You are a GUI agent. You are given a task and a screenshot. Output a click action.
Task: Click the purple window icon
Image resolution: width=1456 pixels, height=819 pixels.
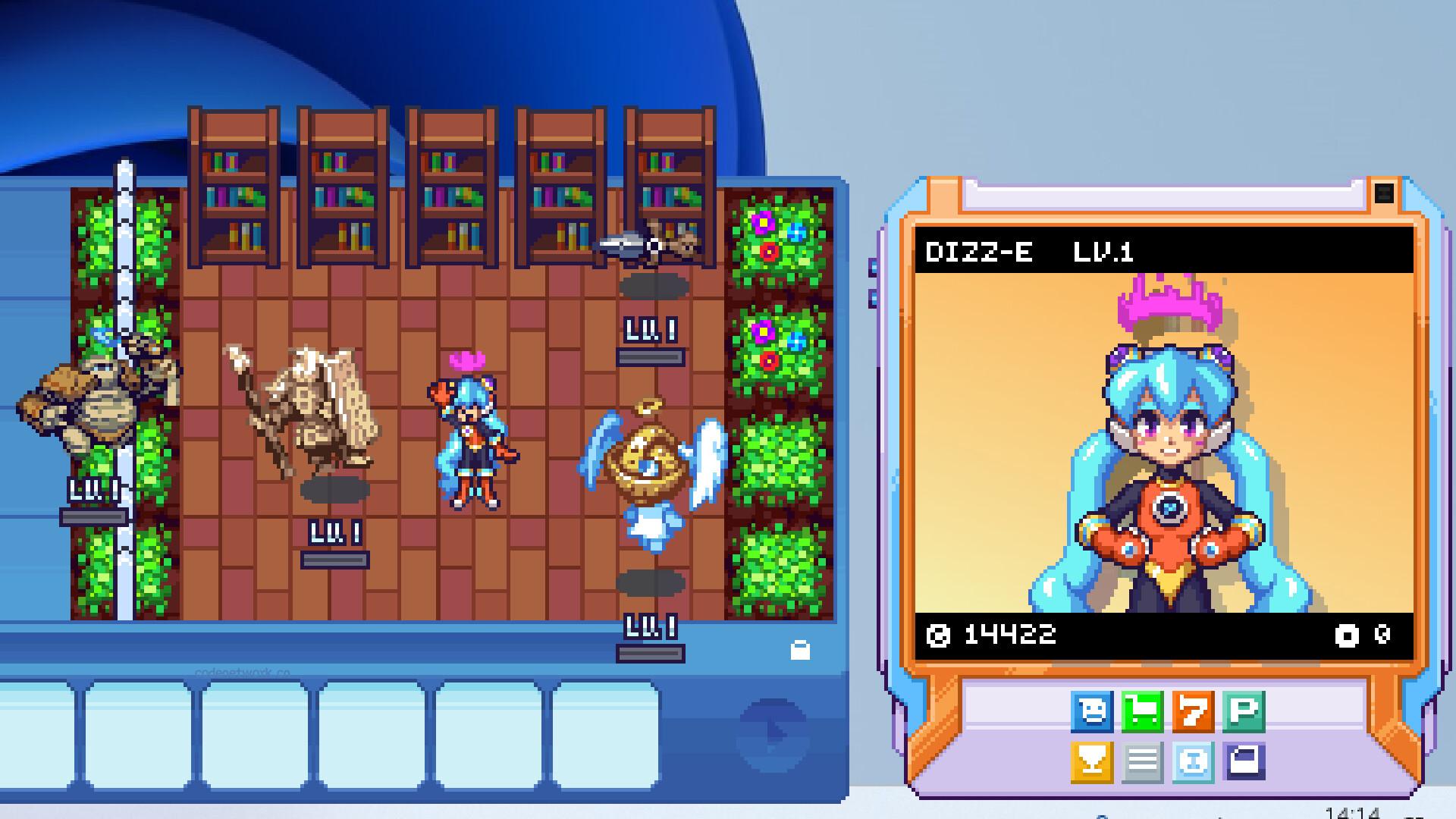pos(1244,761)
